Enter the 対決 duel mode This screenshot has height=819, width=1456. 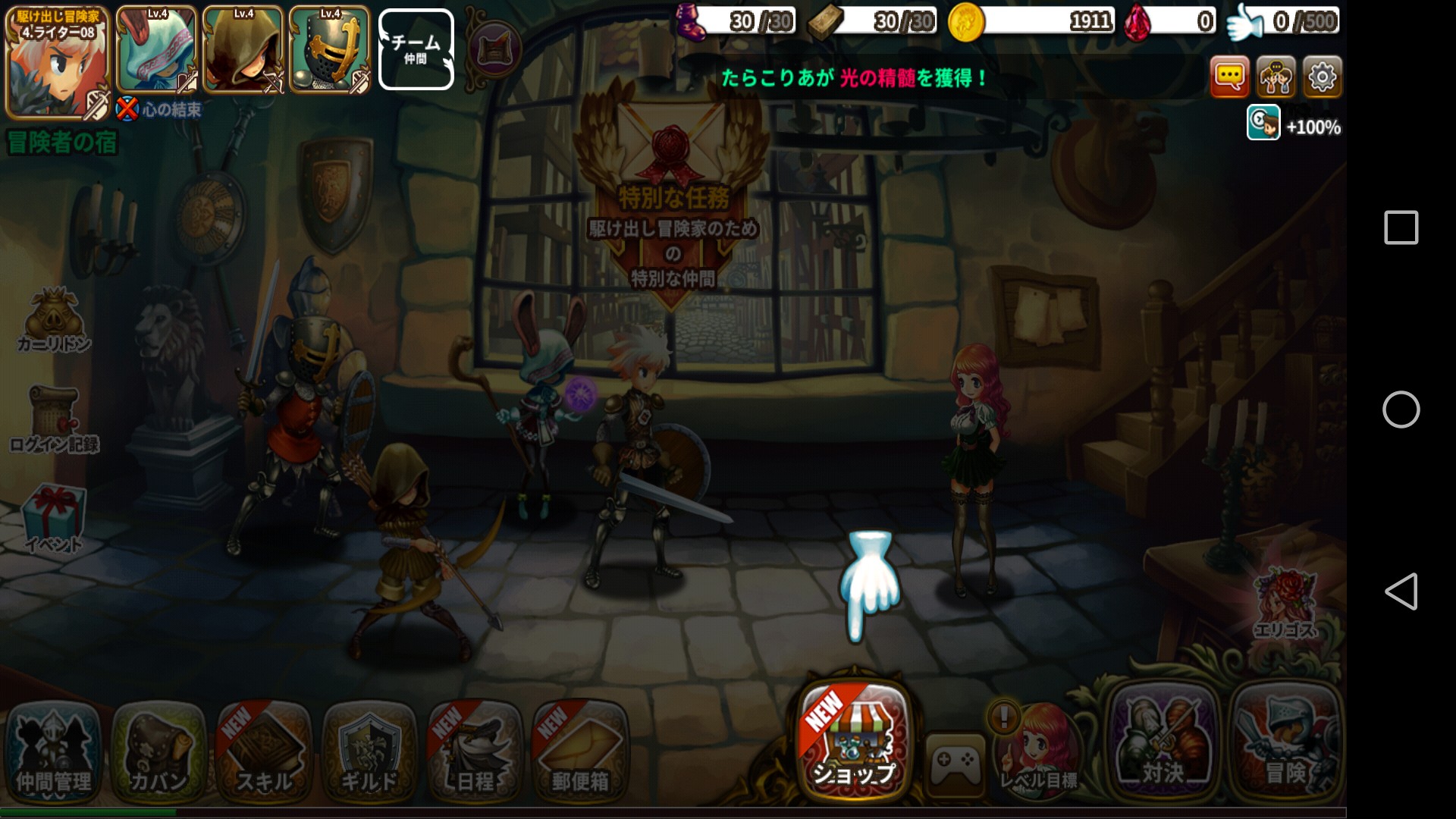(1163, 743)
